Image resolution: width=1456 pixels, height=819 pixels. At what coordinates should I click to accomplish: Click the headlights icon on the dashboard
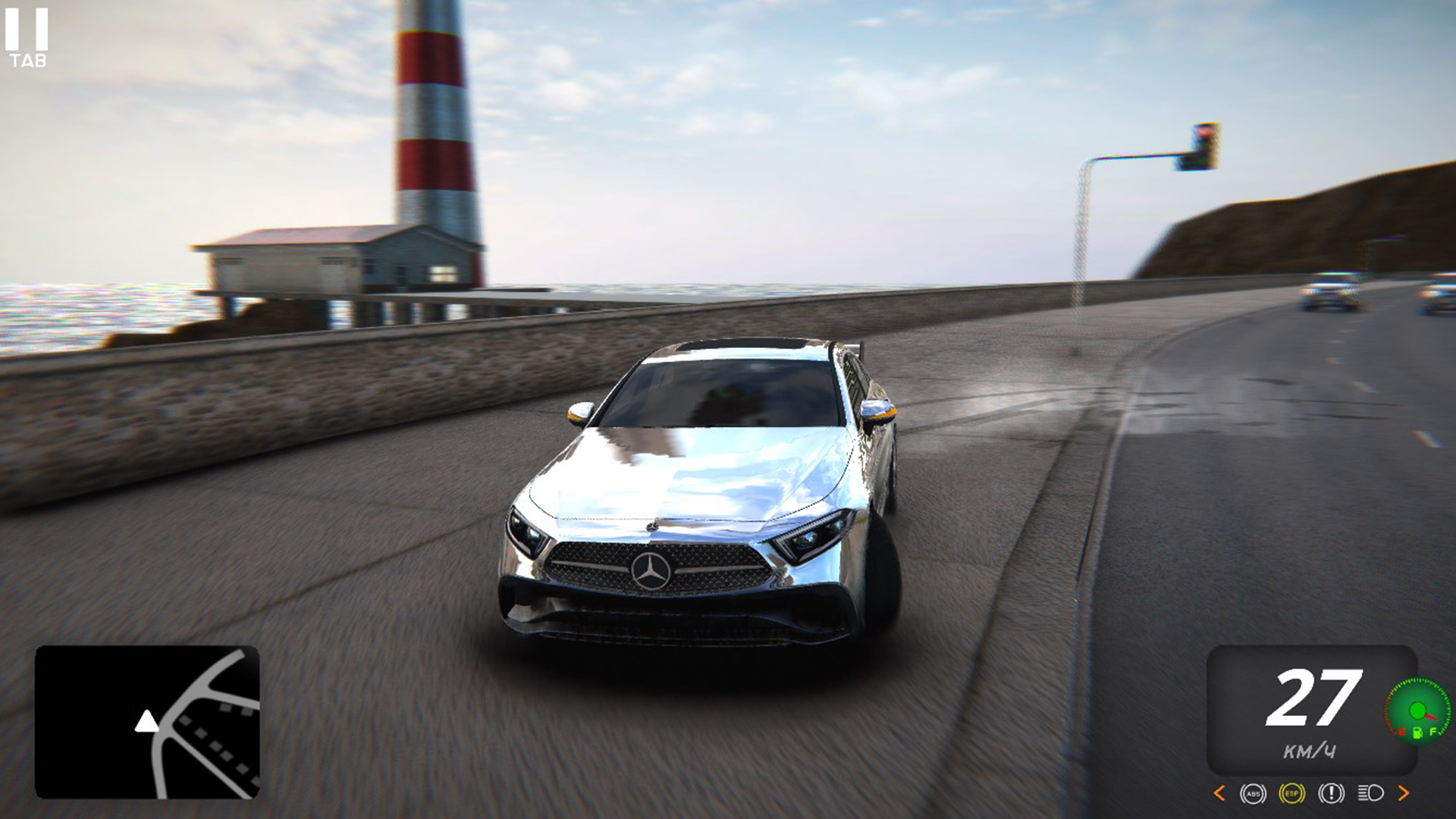tap(1370, 793)
